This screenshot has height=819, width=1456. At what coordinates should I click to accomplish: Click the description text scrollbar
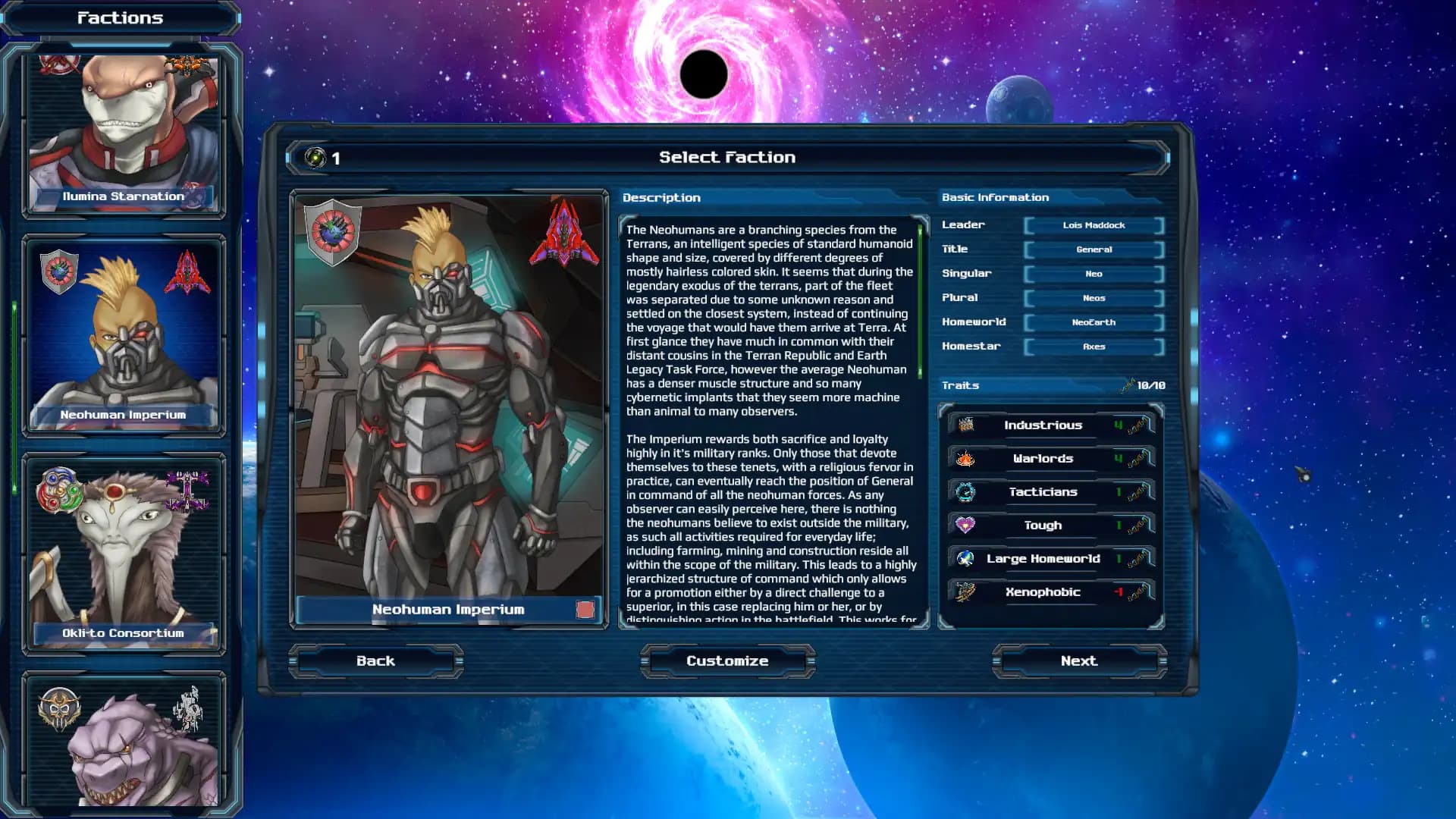click(921, 303)
